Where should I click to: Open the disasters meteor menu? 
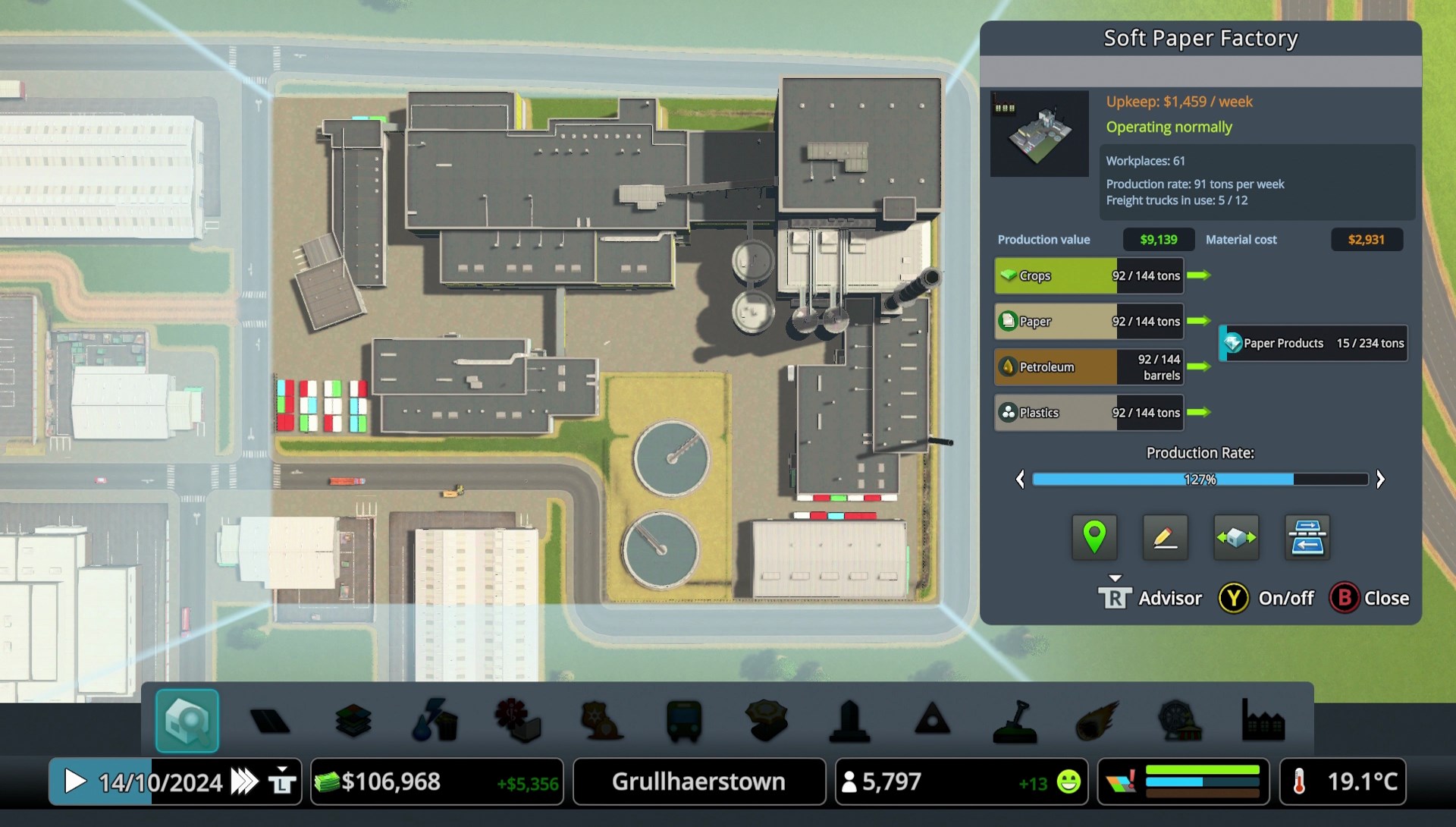[1097, 720]
